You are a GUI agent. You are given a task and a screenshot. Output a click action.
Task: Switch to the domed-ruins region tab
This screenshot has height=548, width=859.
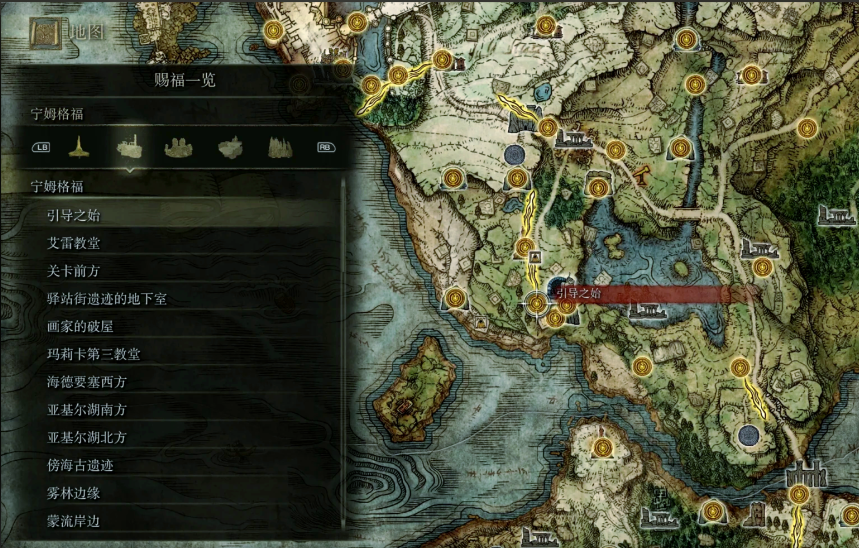(x=179, y=148)
